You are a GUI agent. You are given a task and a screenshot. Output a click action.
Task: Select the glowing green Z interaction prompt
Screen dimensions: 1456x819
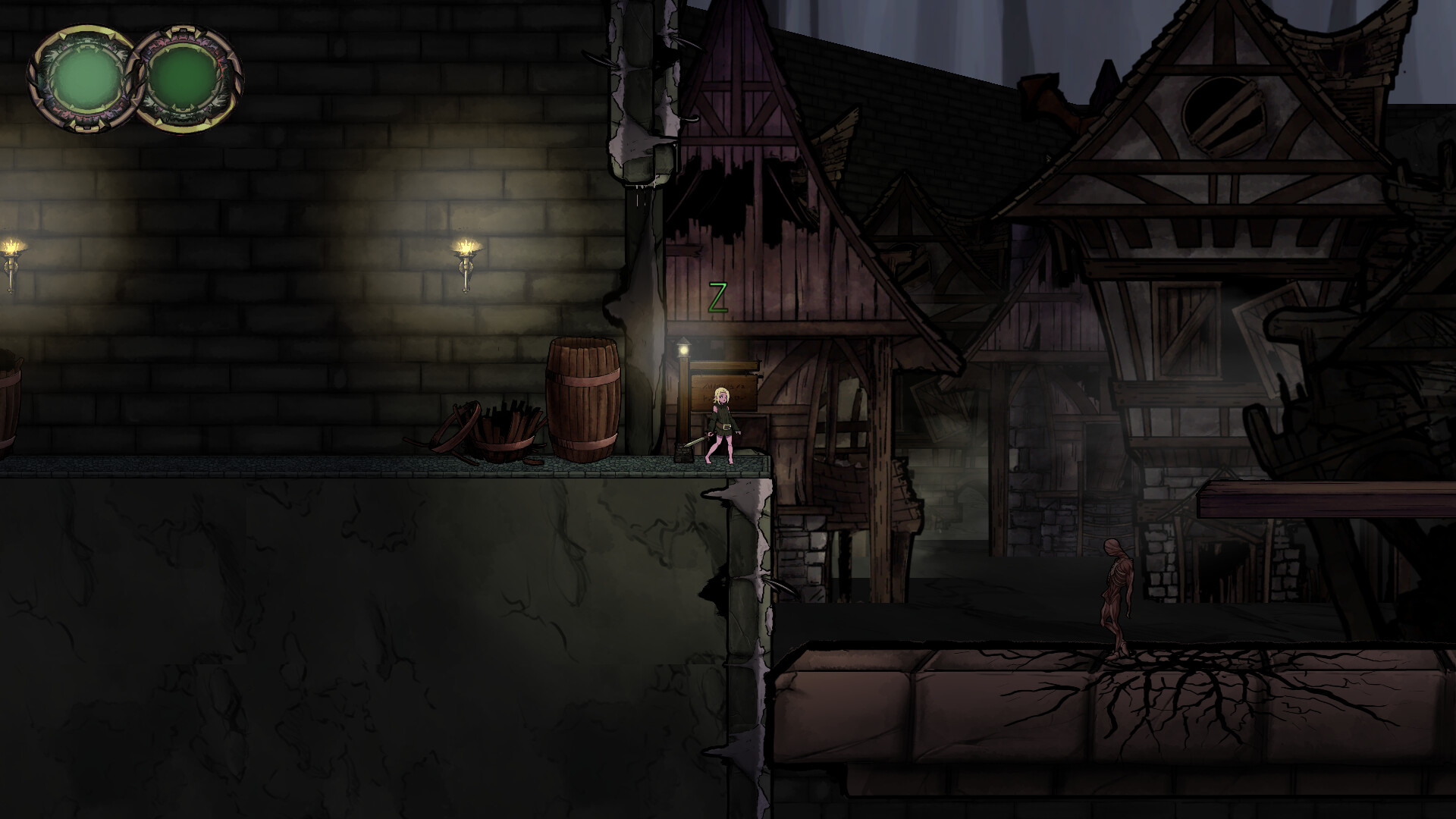click(718, 294)
